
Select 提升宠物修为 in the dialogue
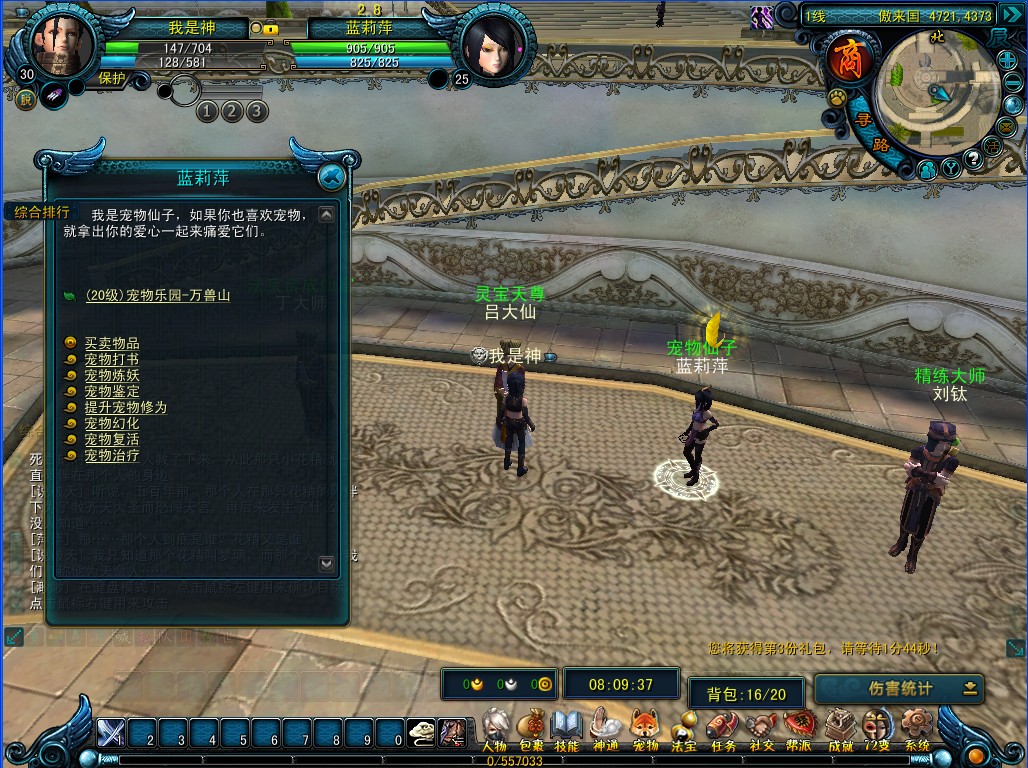(x=125, y=407)
